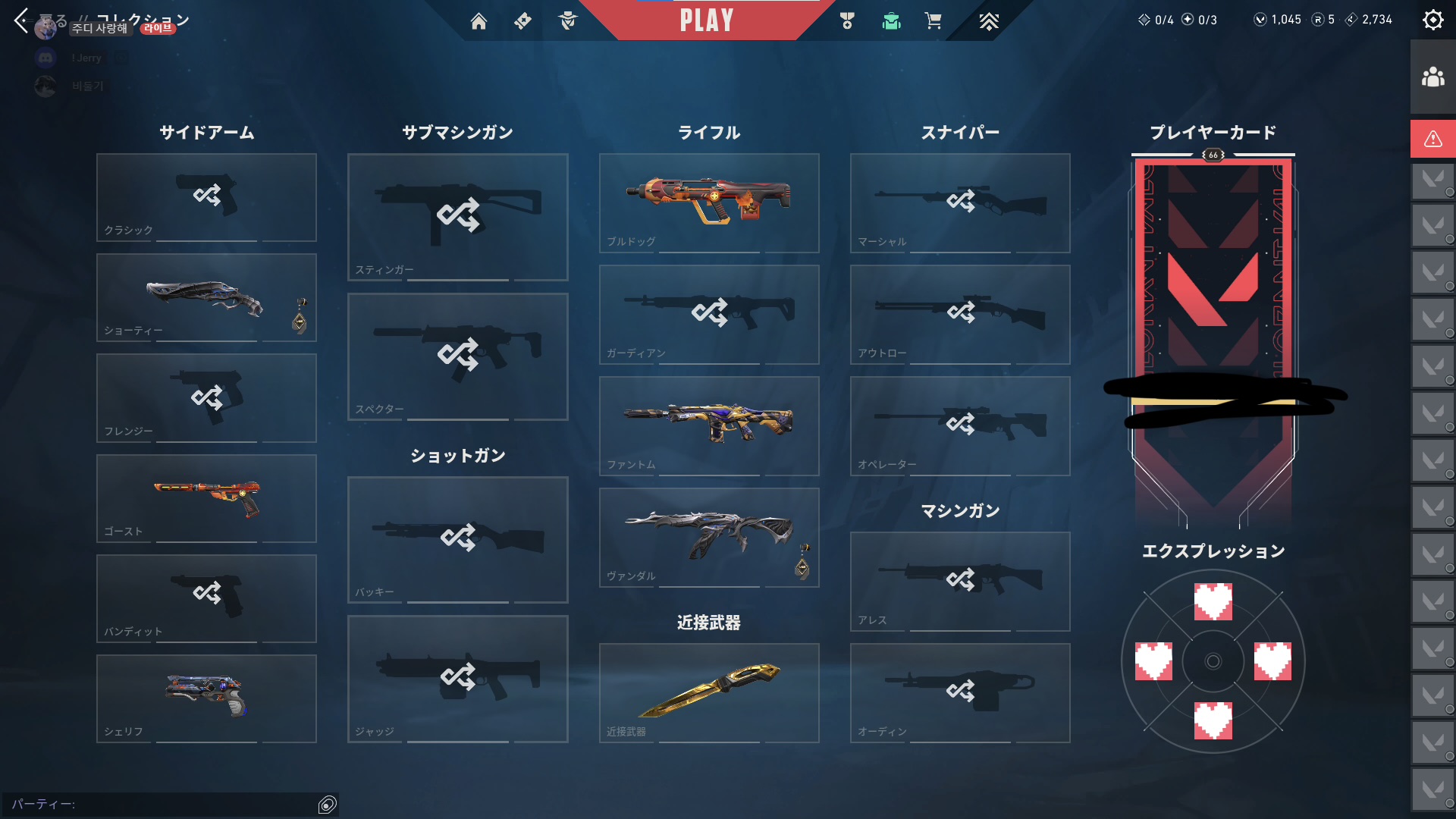Select the Vandal (ヴァンダル) rifle slot

709,537
